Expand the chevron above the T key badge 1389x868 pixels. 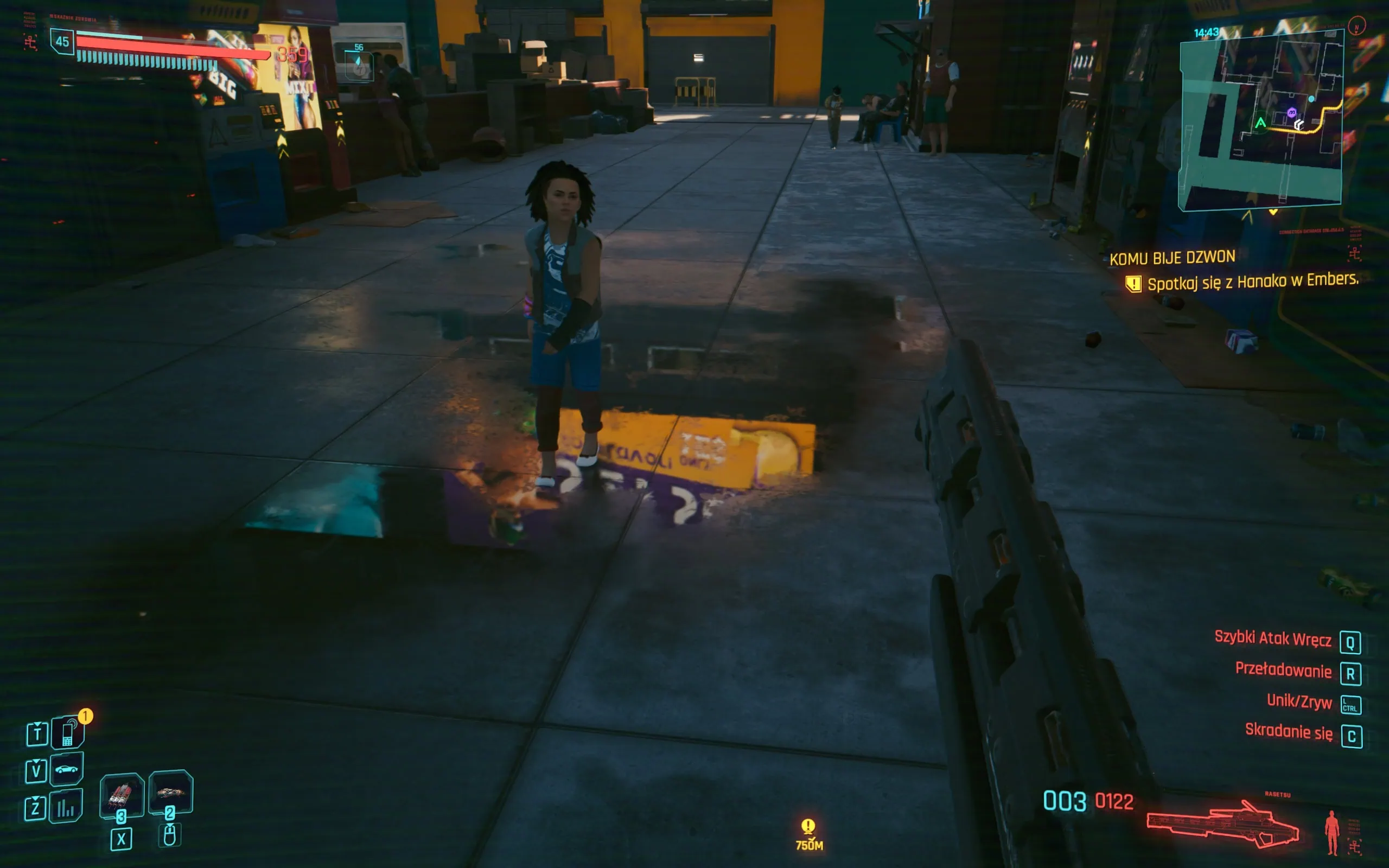click(x=36, y=723)
